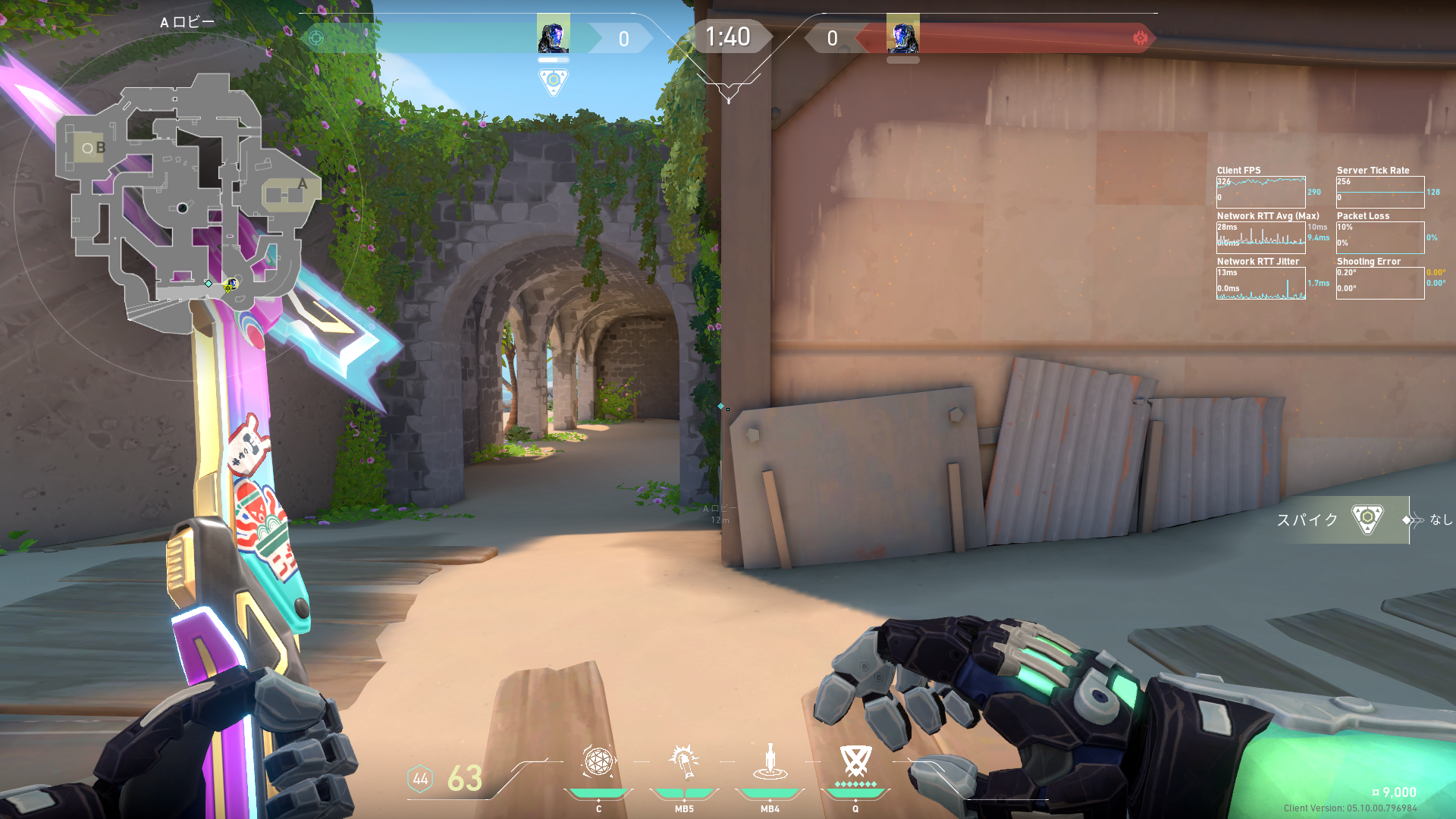Select the spike slot in the inventory
The height and width of the screenshot is (819, 1456).
[1367, 519]
